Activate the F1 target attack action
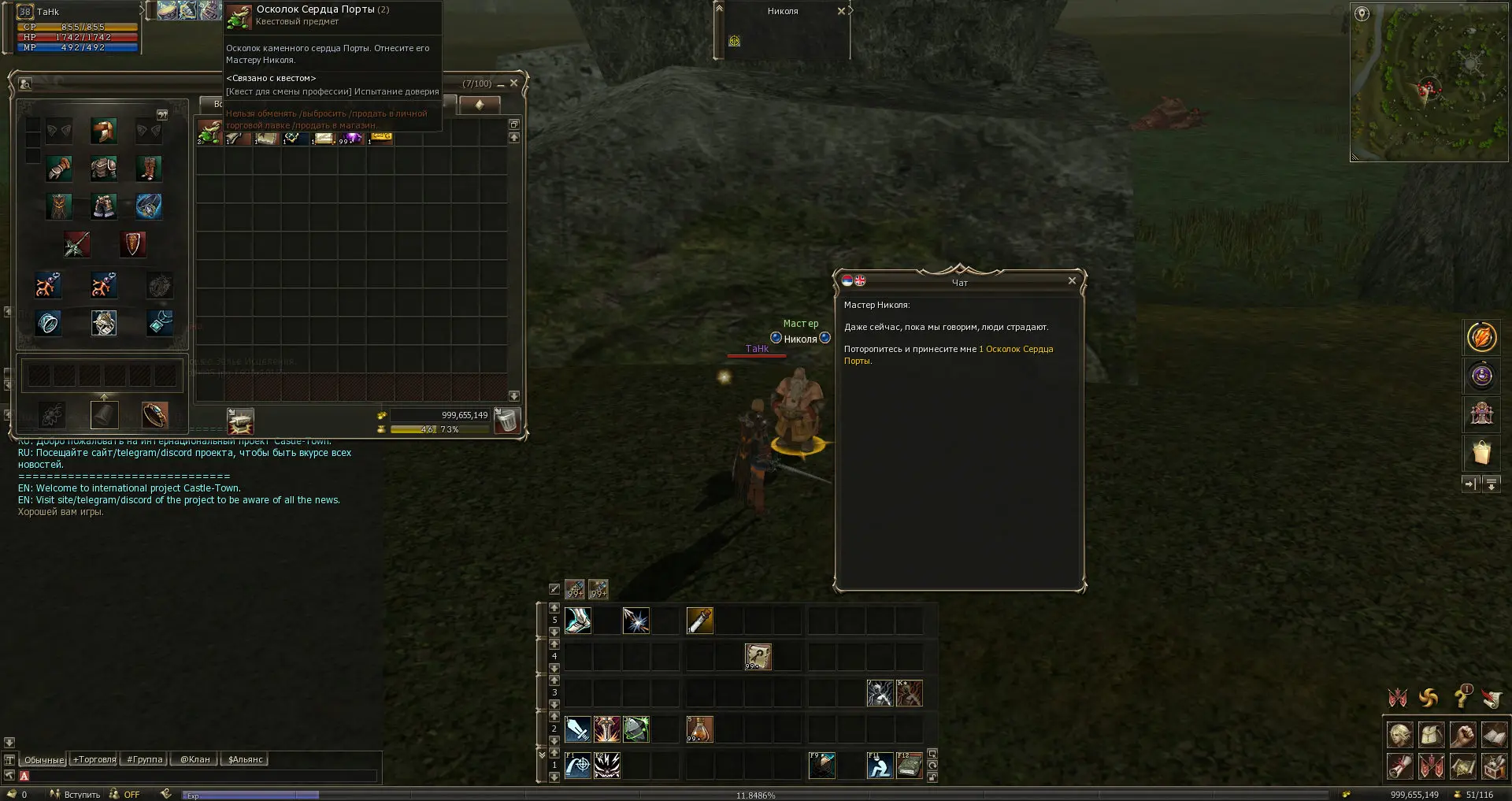This screenshot has width=1512, height=801. point(577,766)
